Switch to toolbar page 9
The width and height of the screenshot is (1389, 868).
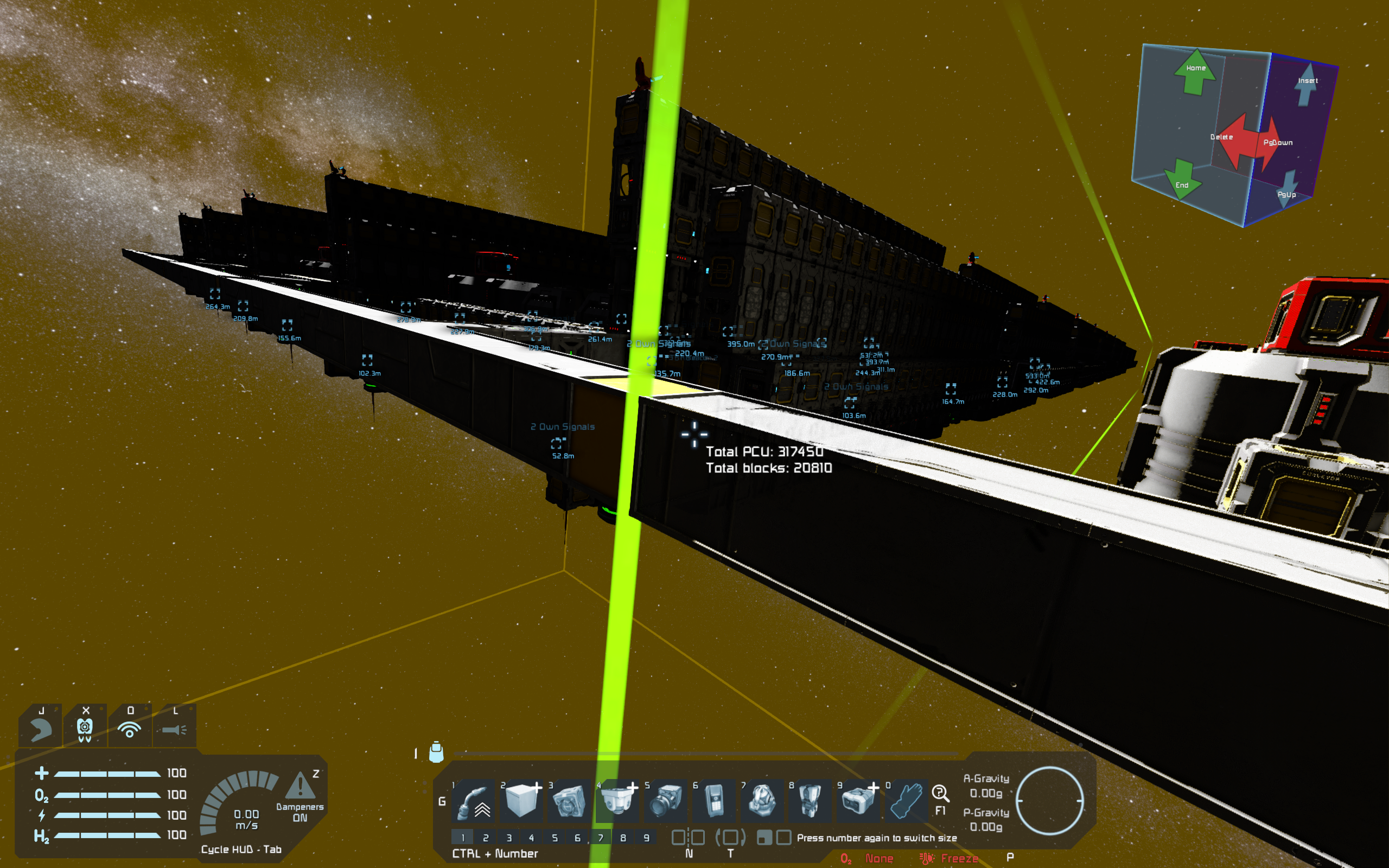(646, 838)
